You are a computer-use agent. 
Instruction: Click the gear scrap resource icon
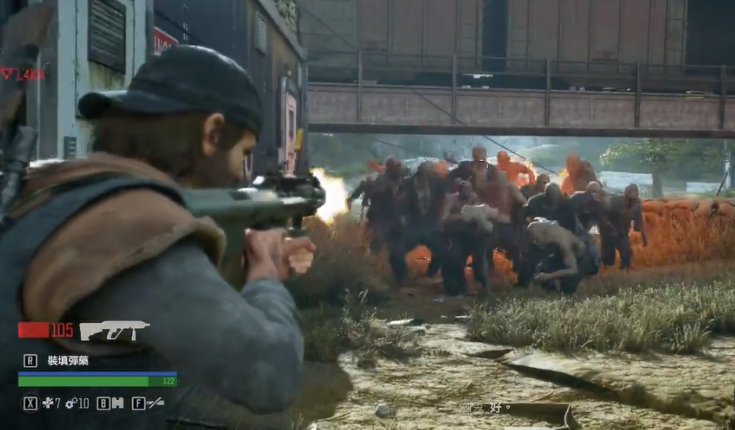click(x=72, y=403)
